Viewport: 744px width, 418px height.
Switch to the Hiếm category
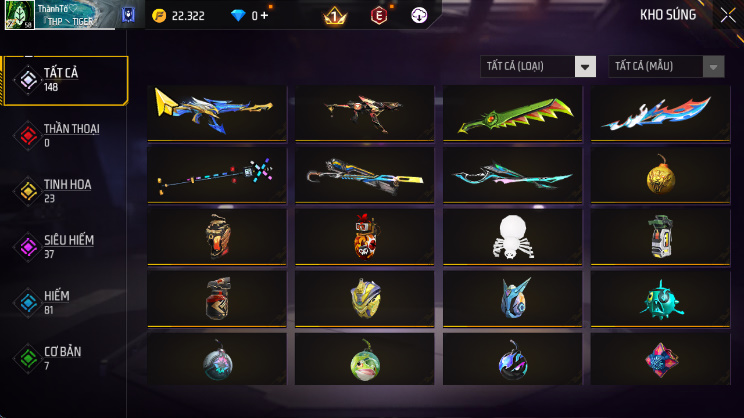66,301
